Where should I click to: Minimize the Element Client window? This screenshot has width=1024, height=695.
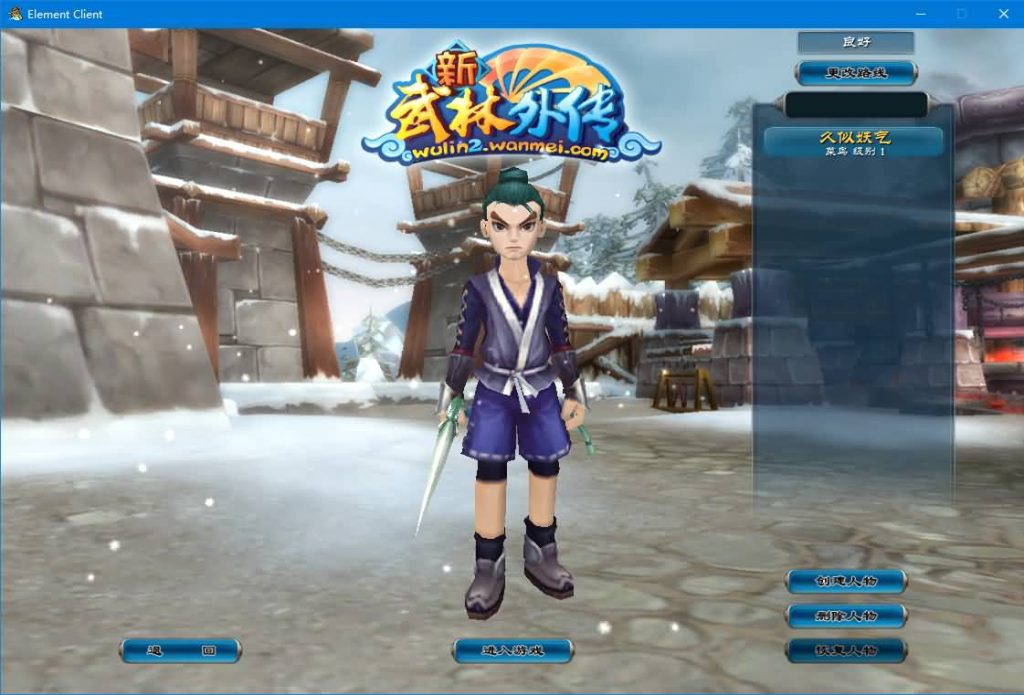pyautogui.click(x=920, y=14)
